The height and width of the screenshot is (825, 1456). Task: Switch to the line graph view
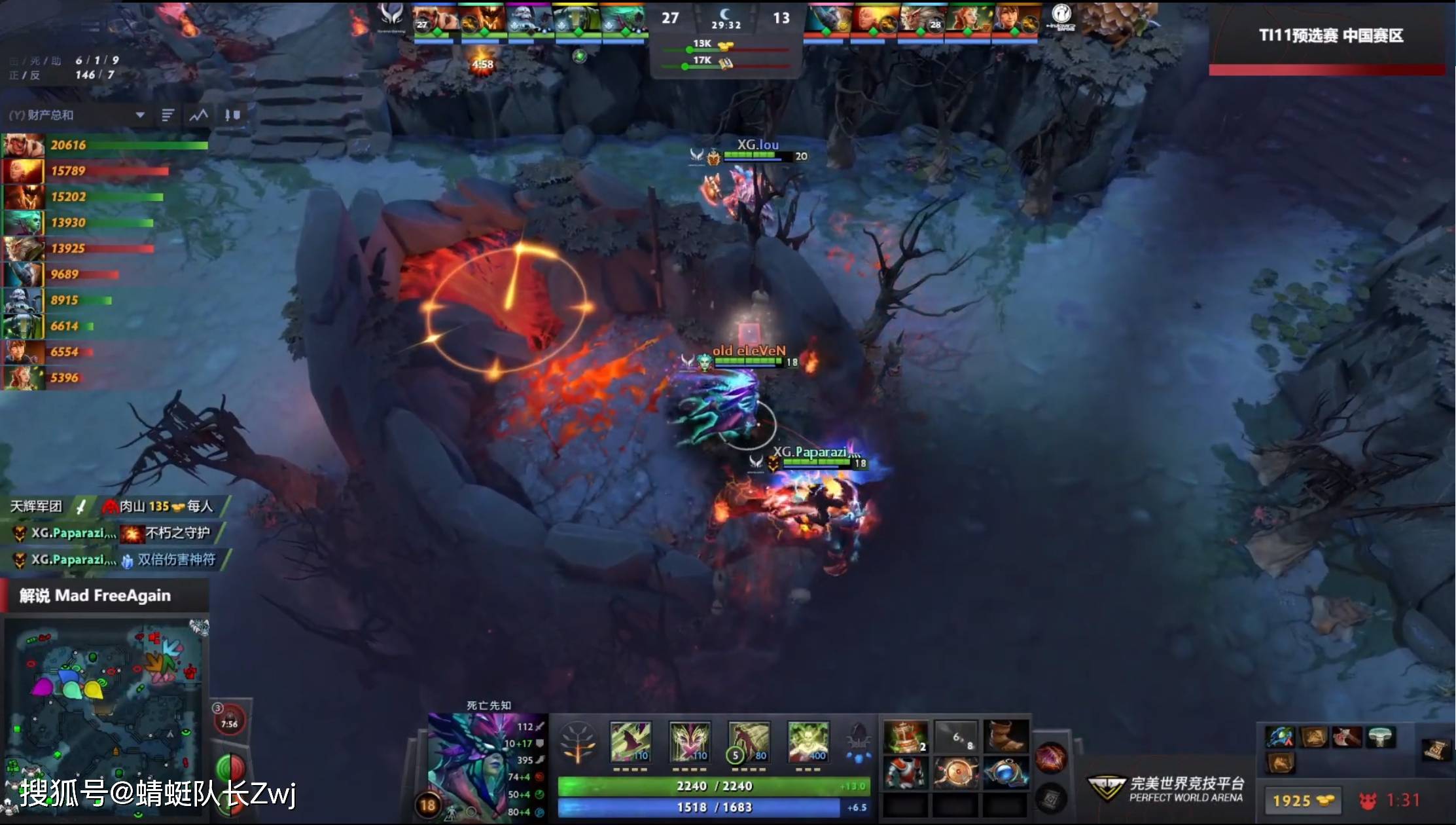(198, 115)
